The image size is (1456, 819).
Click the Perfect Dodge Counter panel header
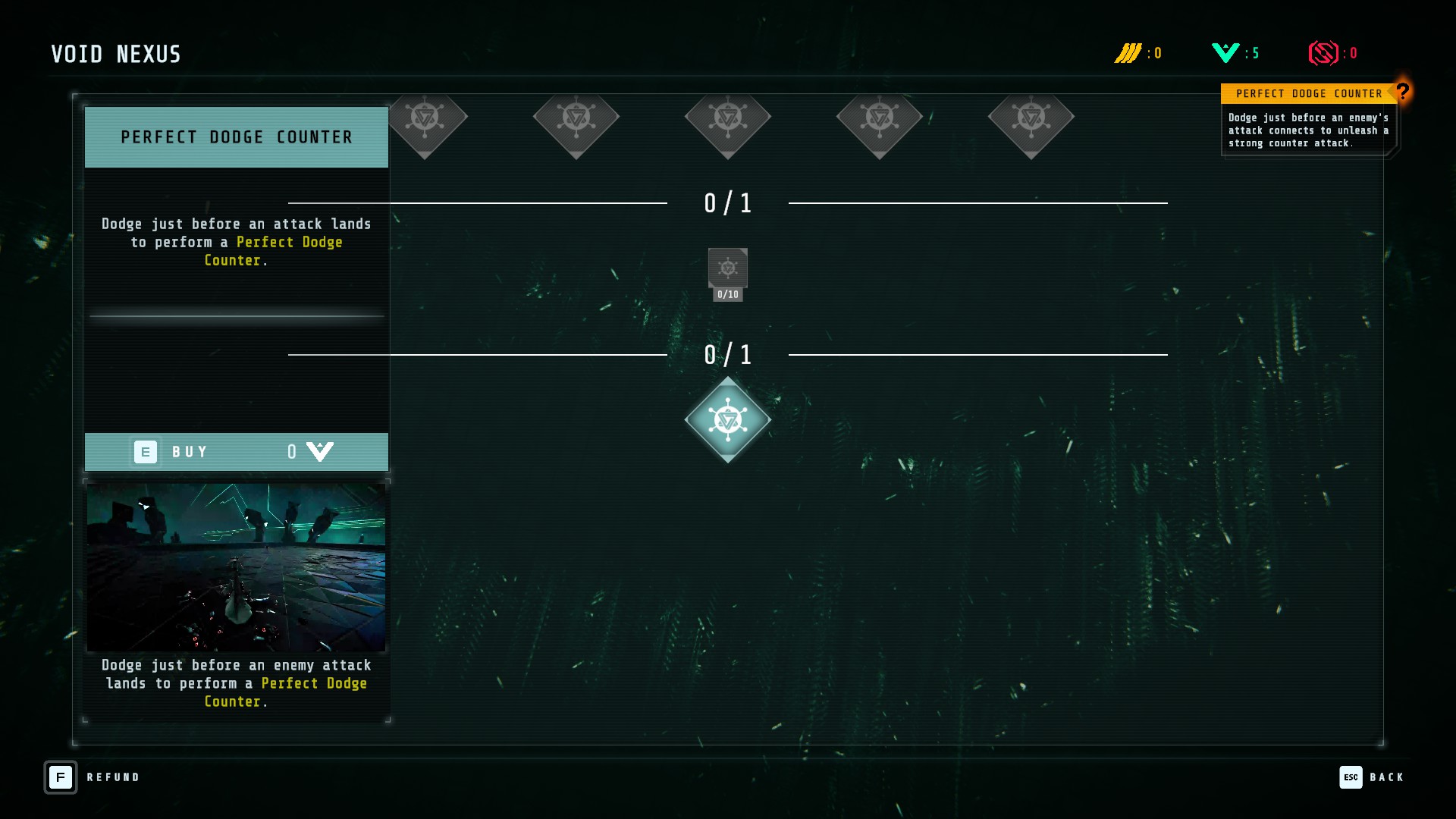pos(236,137)
